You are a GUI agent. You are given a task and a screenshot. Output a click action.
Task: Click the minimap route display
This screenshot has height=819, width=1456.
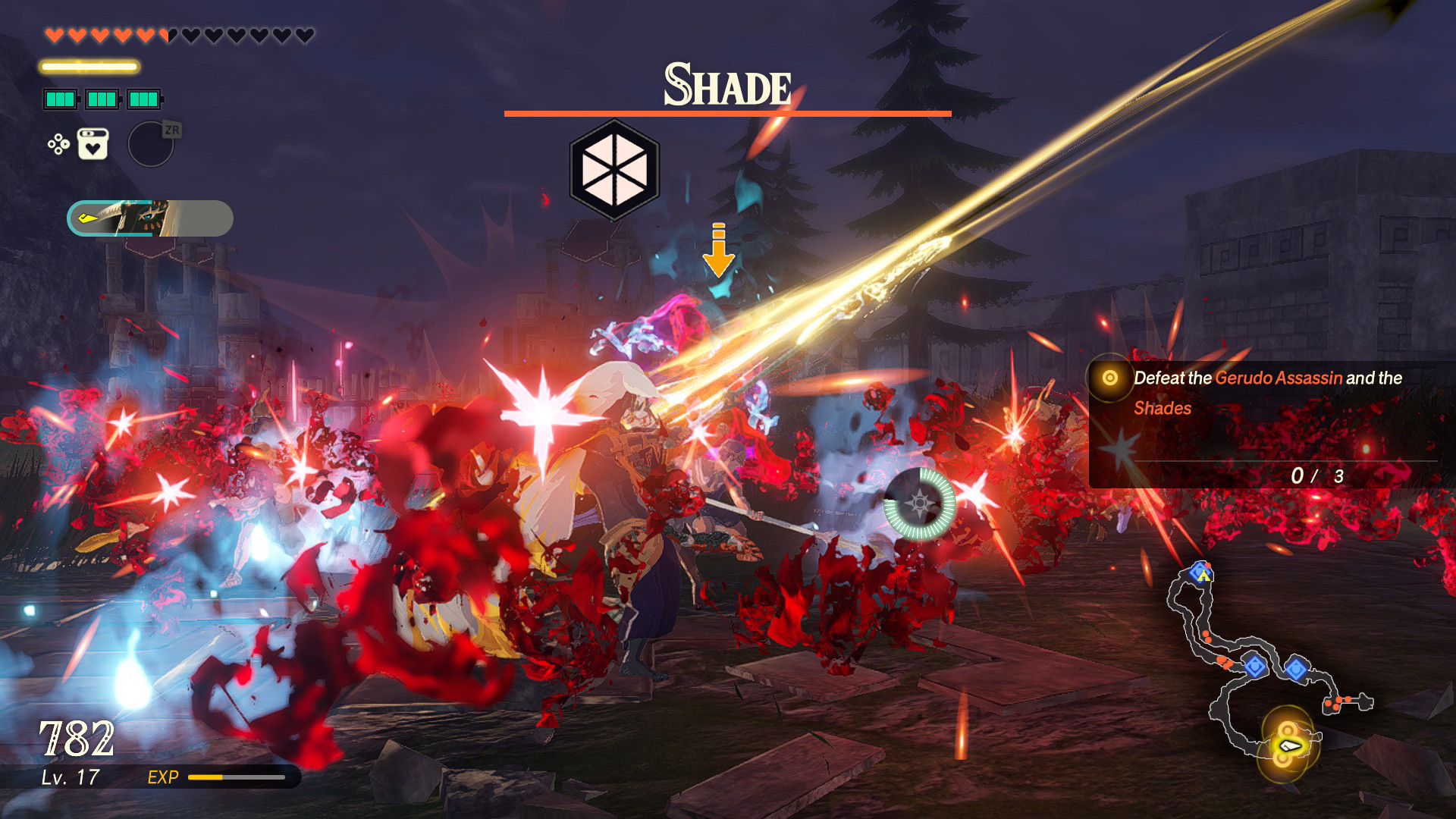pyautogui.click(x=1266, y=667)
